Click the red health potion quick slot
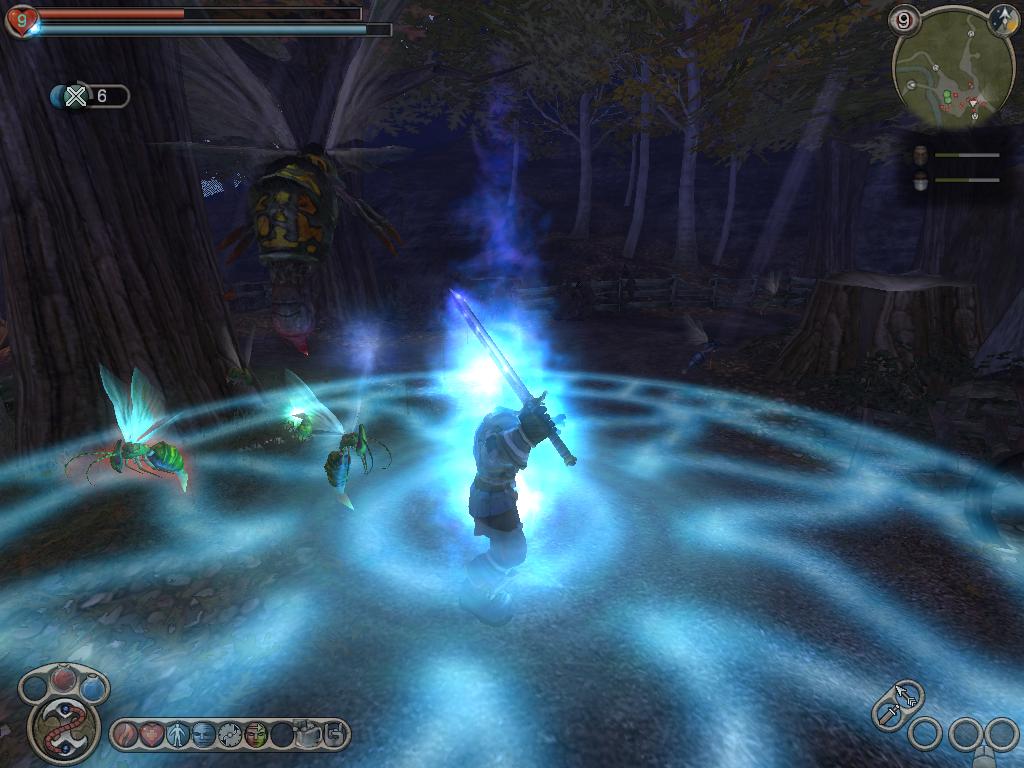The width and height of the screenshot is (1024, 768). [63, 680]
